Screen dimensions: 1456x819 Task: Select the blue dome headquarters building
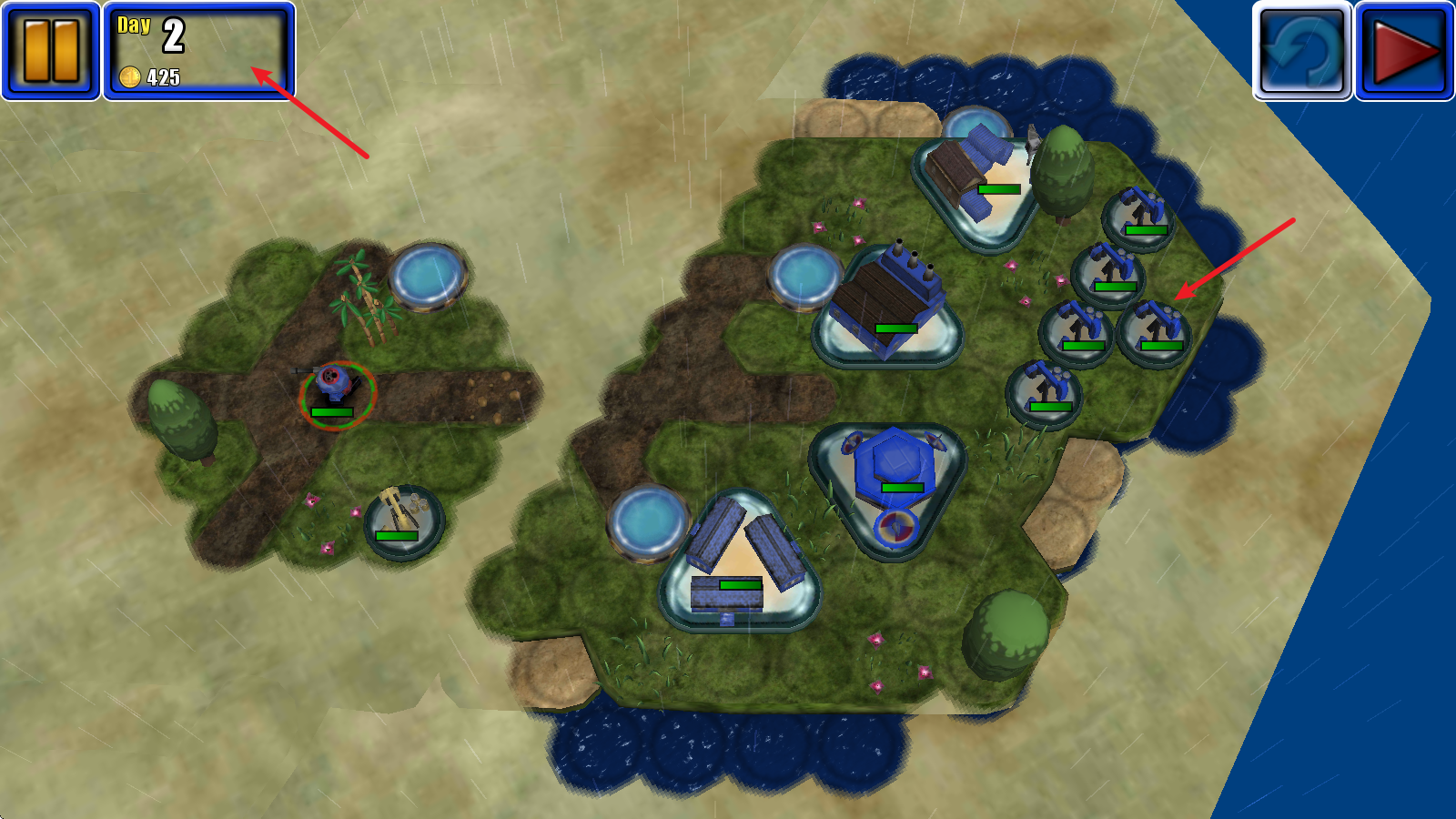[895, 464]
